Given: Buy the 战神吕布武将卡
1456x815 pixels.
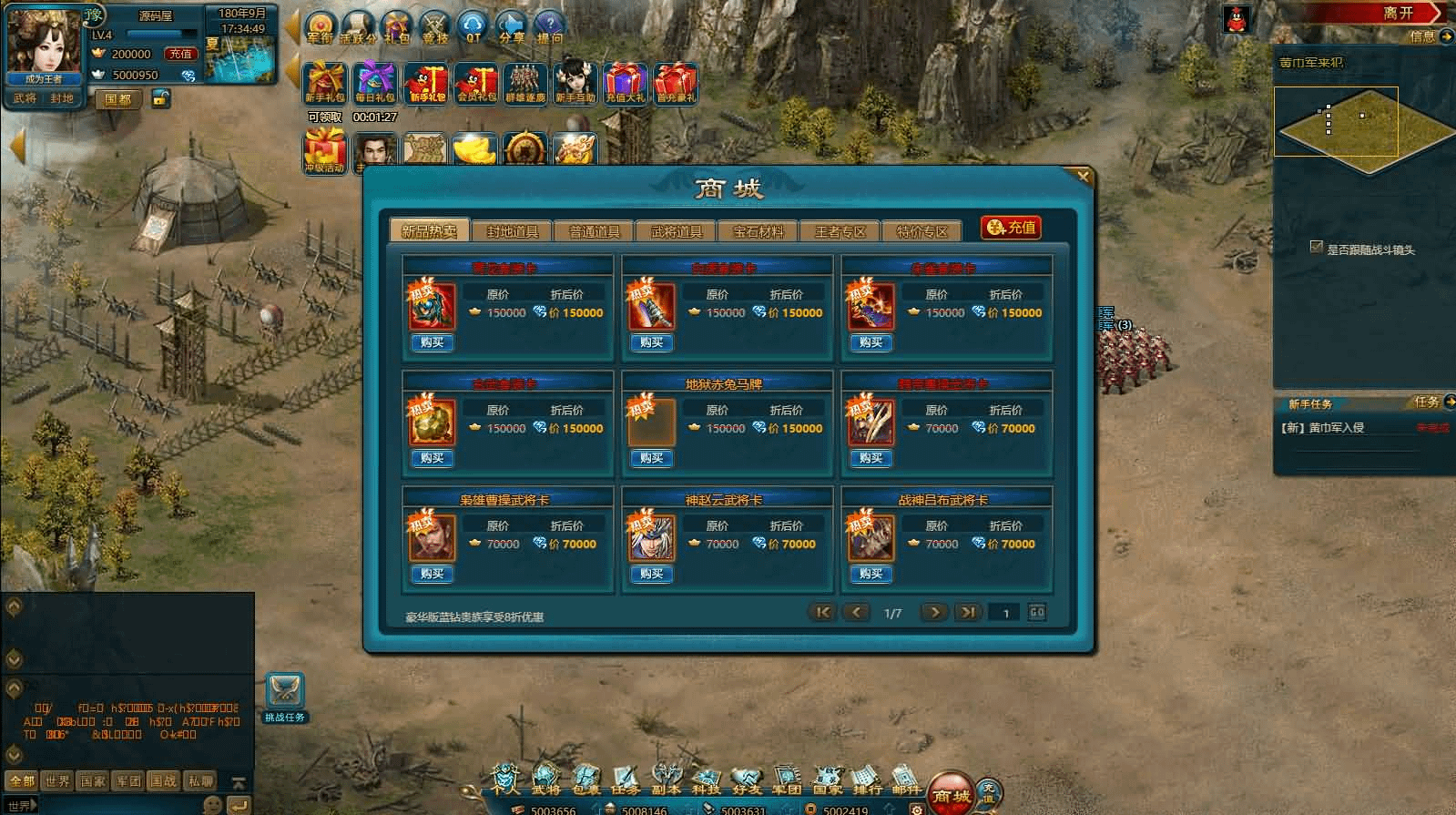Looking at the screenshot, I should (871, 574).
